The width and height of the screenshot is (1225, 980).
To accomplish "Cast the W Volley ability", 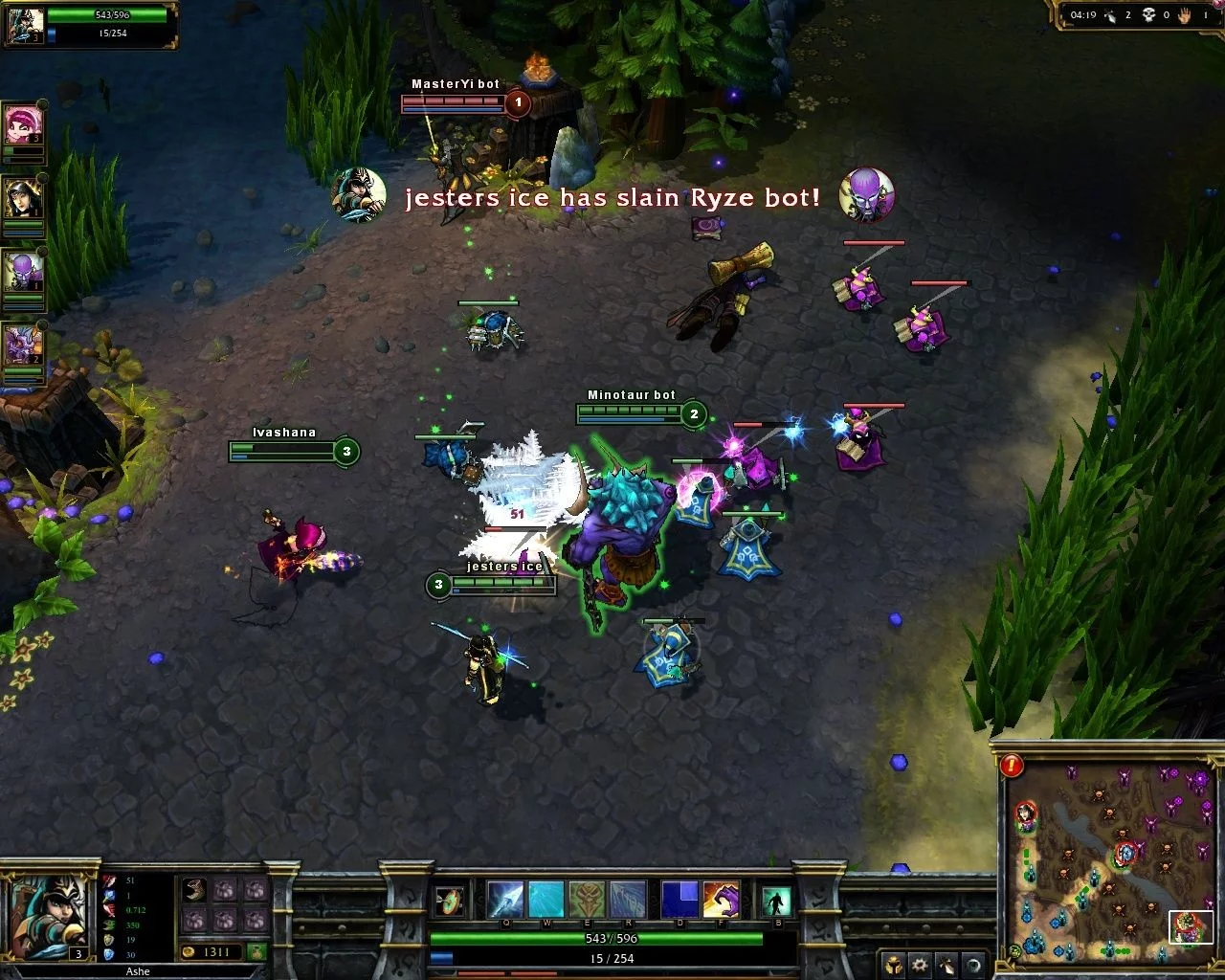I will point(546,900).
